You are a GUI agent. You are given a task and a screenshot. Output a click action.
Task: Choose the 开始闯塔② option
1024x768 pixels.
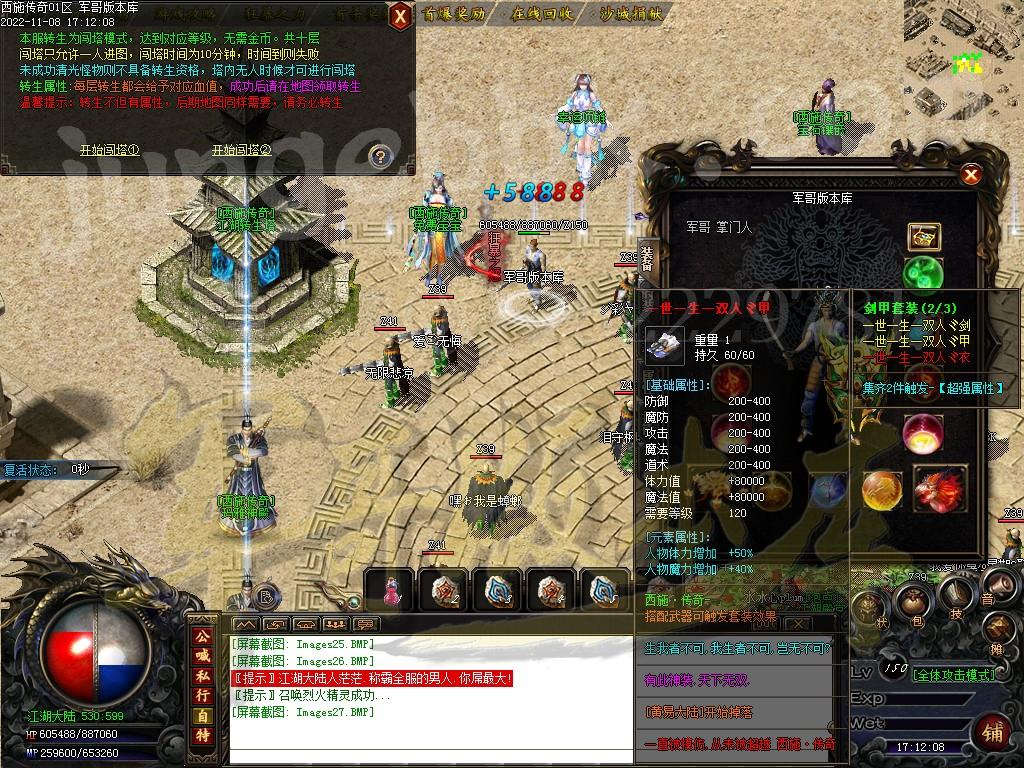pyautogui.click(x=241, y=150)
